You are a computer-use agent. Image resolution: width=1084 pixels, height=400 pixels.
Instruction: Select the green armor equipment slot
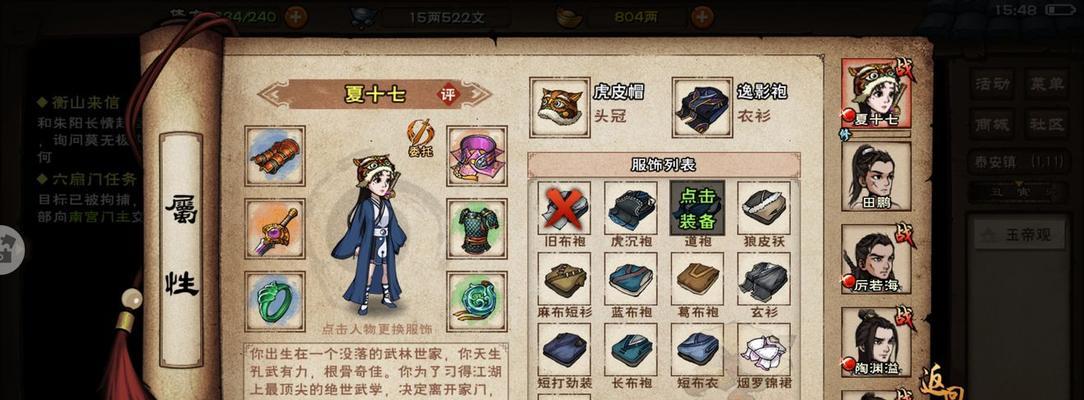476,228
